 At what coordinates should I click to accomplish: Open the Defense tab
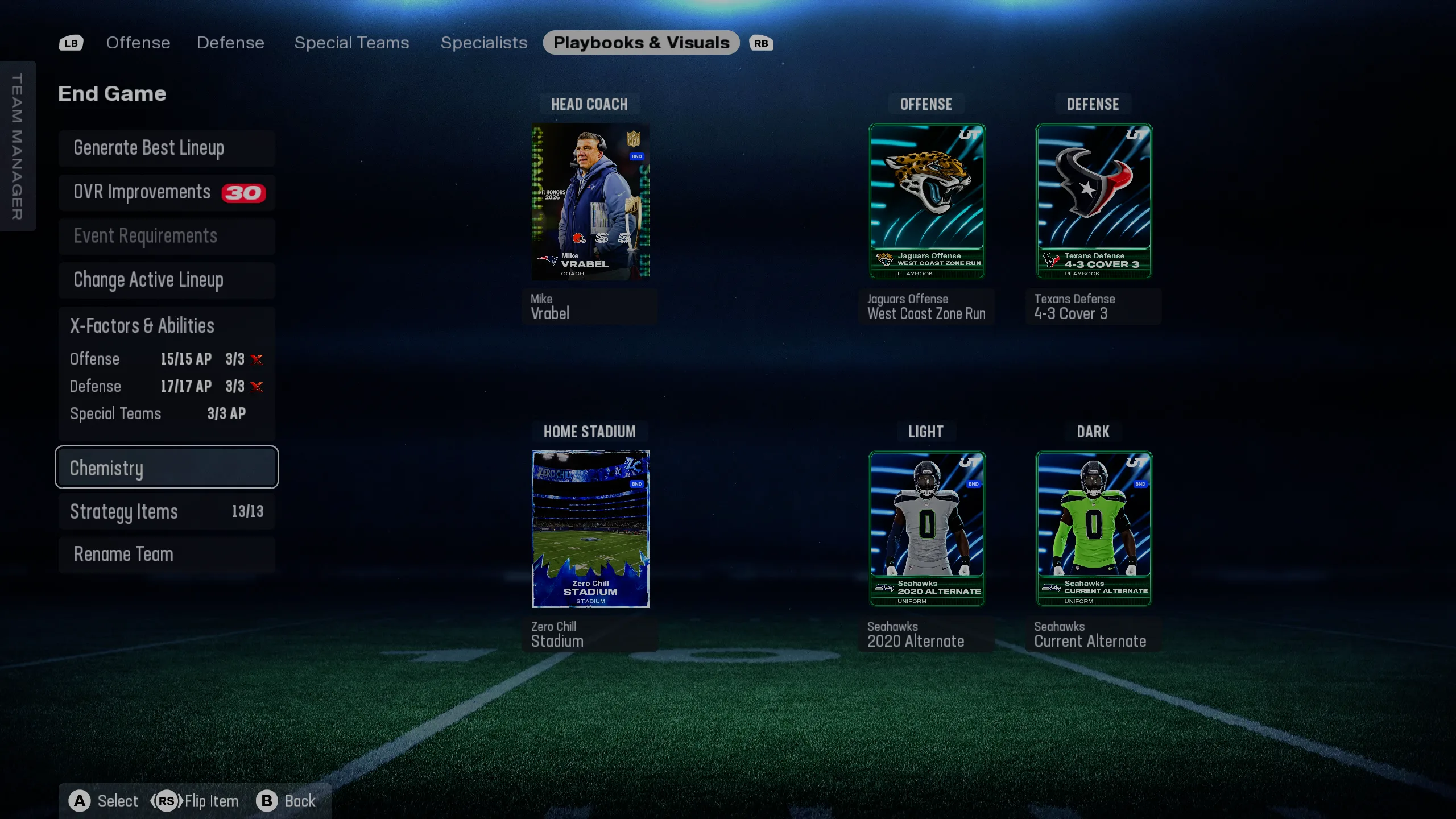230,43
